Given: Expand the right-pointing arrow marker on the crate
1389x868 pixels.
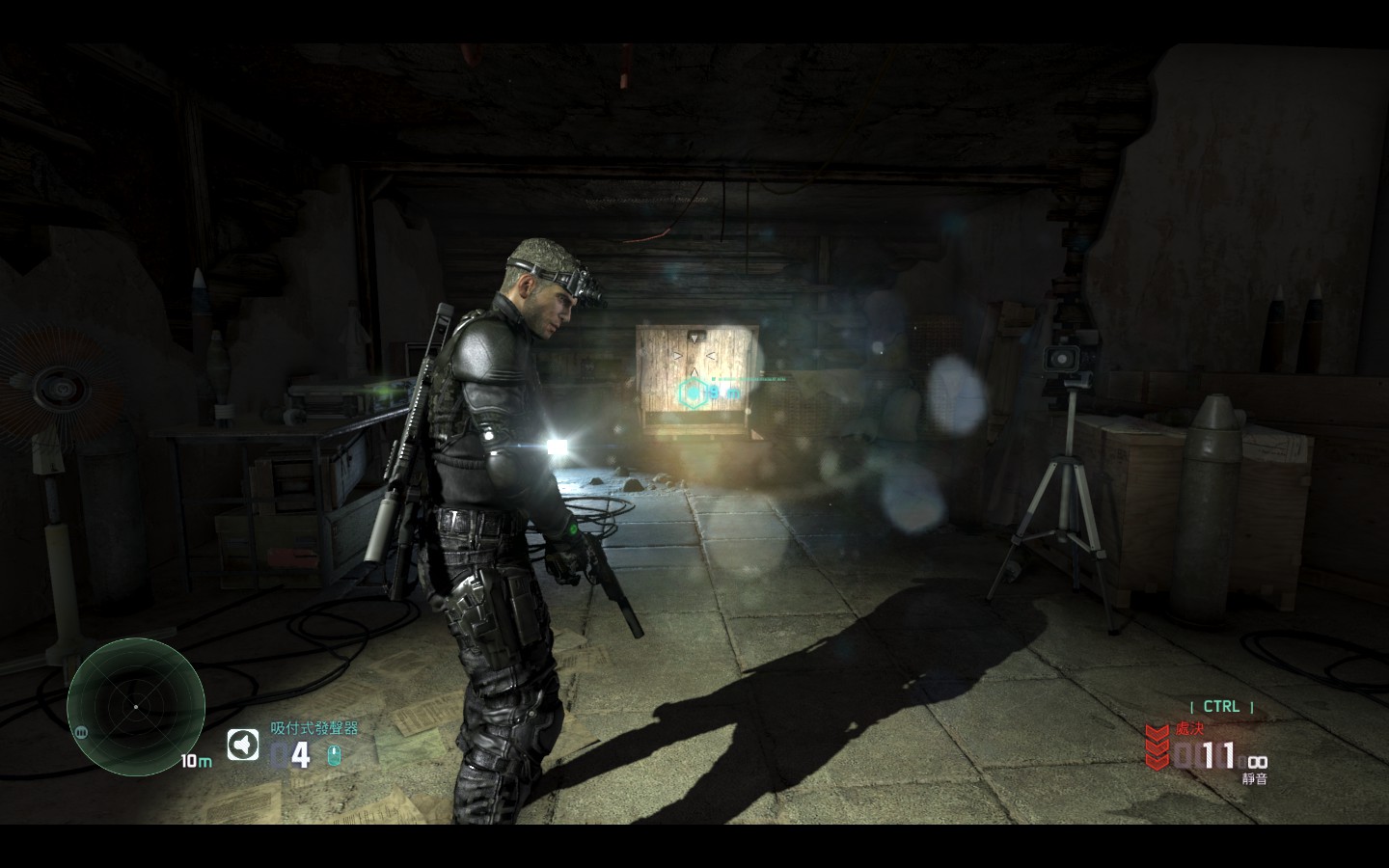Looking at the screenshot, I should tap(676, 356).
